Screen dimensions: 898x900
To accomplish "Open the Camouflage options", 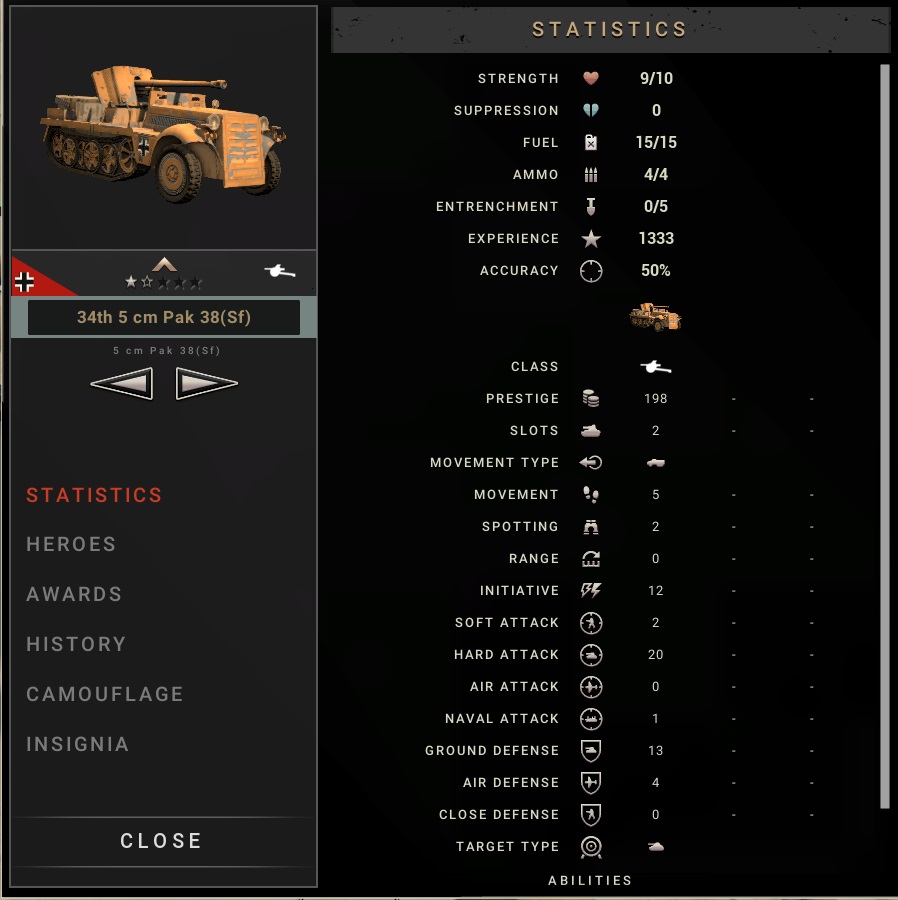I will click(x=105, y=694).
